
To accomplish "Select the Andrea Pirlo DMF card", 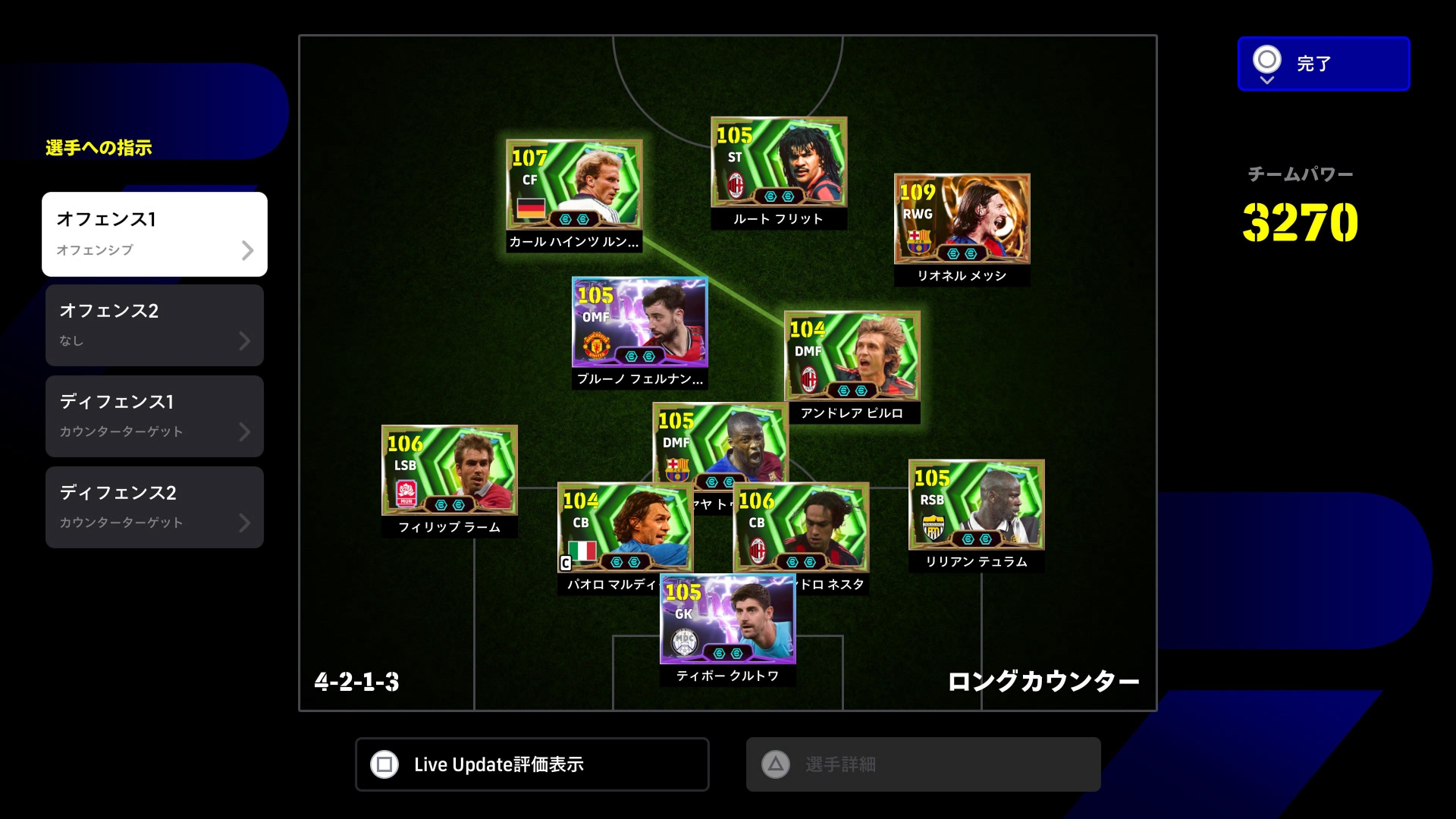I will click(x=852, y=356).
